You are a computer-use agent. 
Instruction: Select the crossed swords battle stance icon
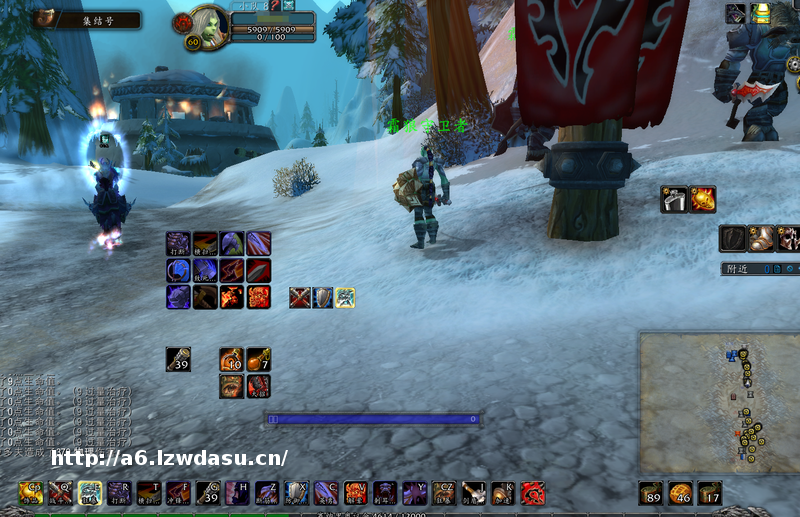(x=300, y=297)
